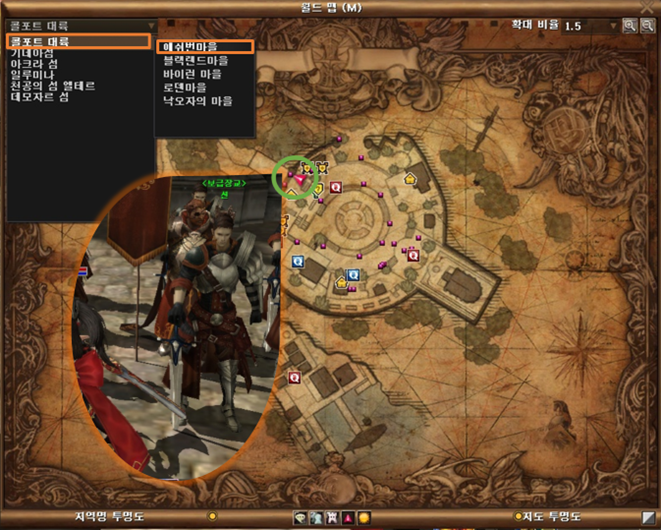
Task: Click the resize corner button of map
Action: pyautogui.click(x=648, y=517)
